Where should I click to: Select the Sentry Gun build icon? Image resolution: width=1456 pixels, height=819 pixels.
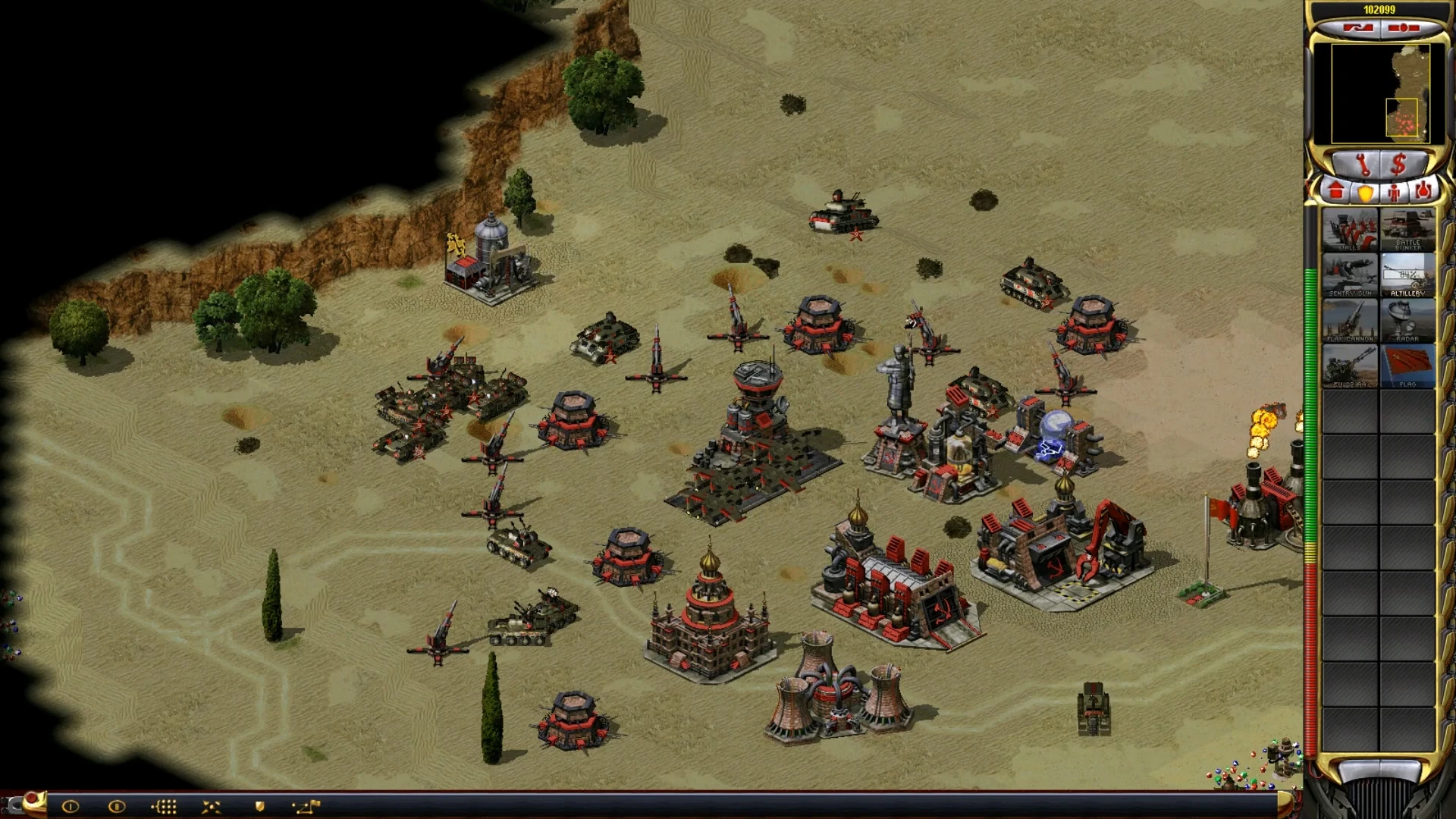point(1350,275)
